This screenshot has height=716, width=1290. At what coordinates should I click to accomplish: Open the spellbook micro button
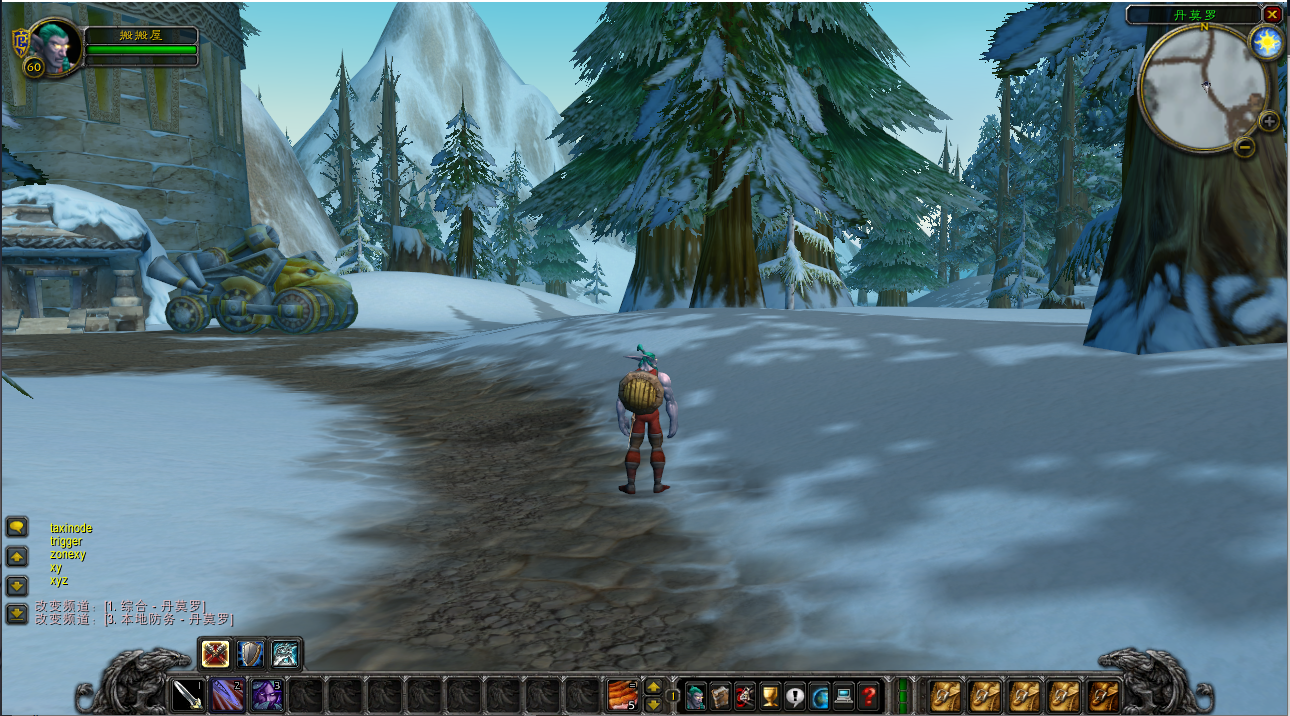coord(720,695)
